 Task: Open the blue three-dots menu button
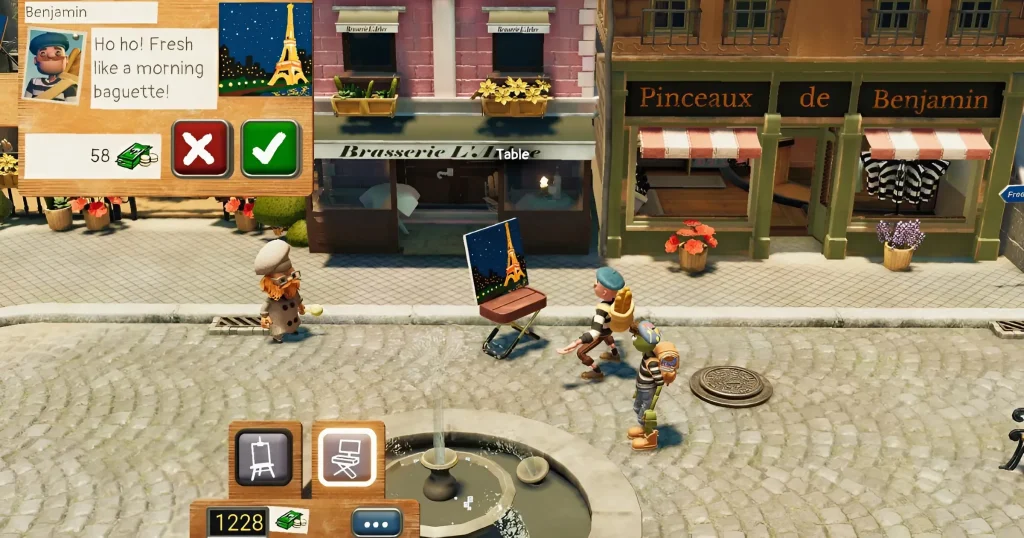point(377,522)
